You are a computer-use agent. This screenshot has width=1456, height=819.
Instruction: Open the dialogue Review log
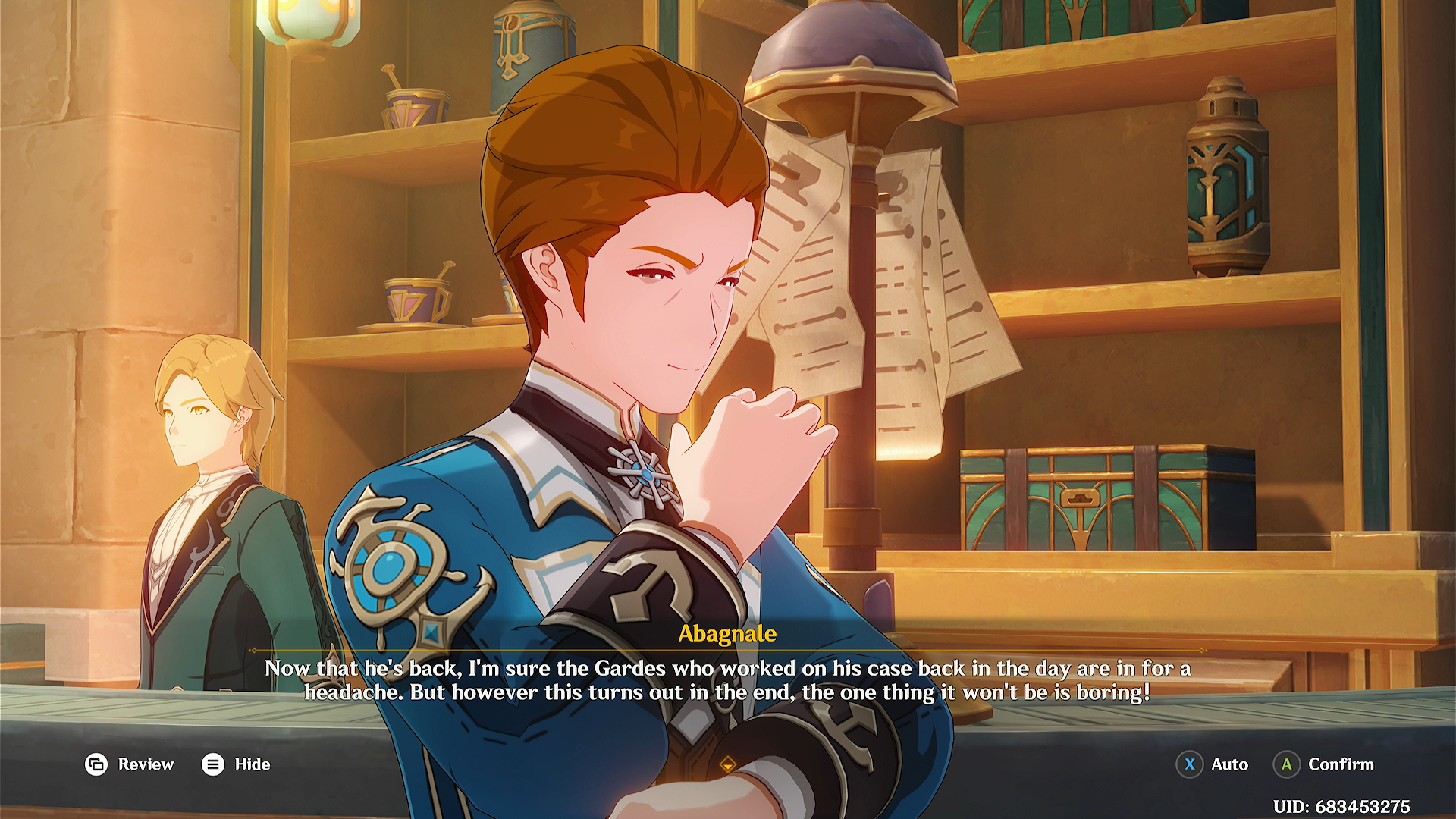(129, 764)
